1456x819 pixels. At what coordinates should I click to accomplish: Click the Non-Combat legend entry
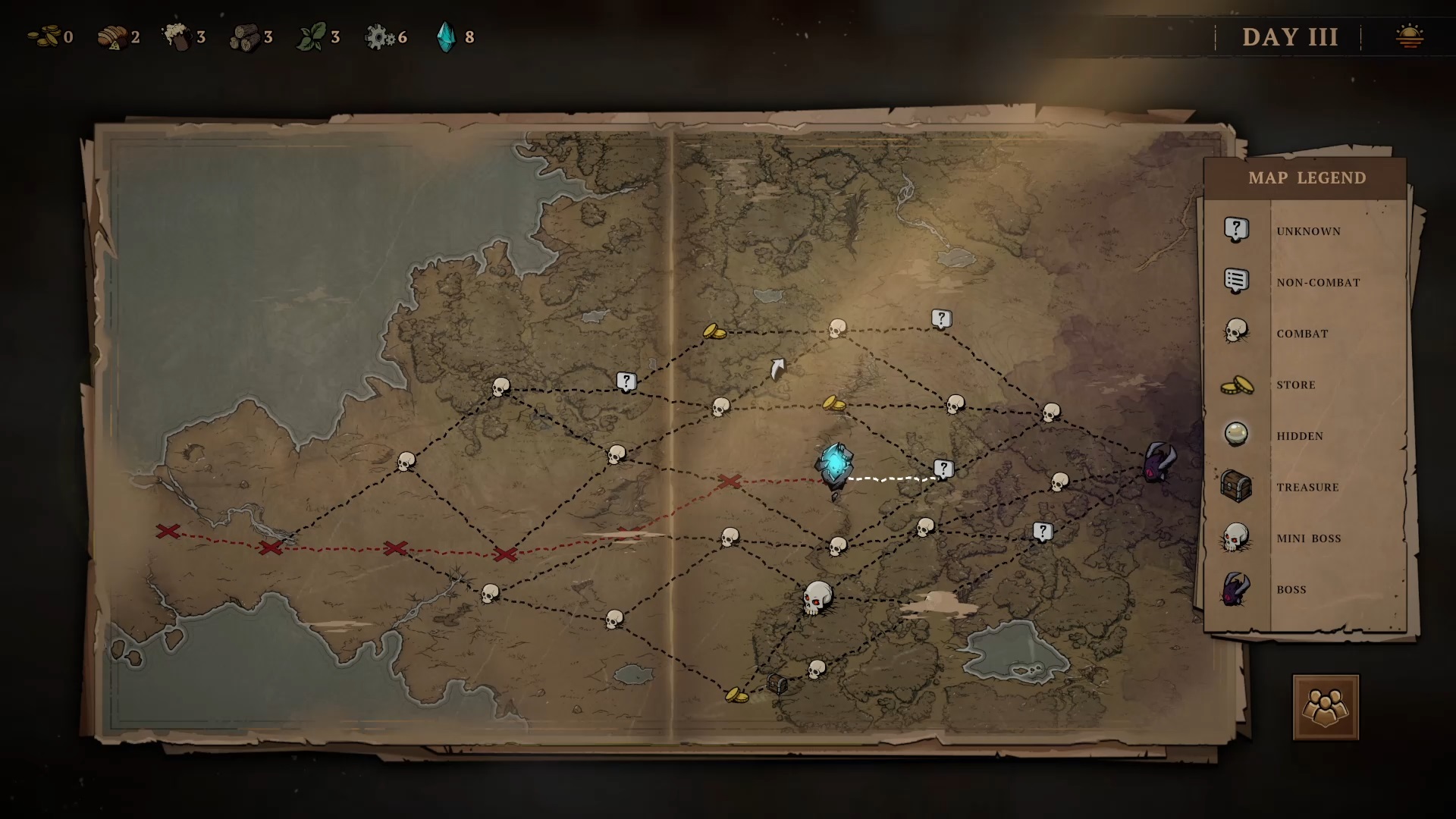1317,282
